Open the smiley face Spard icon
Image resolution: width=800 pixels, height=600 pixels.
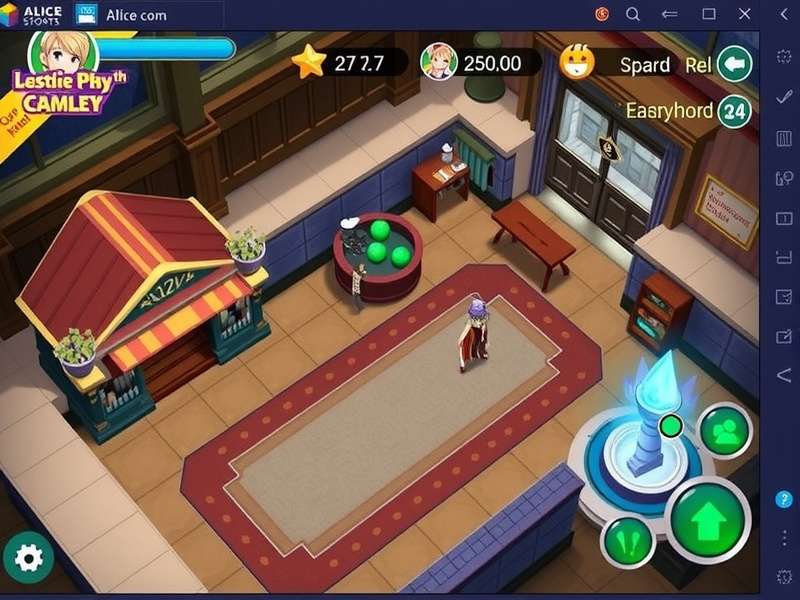click(x=578, y=62)
